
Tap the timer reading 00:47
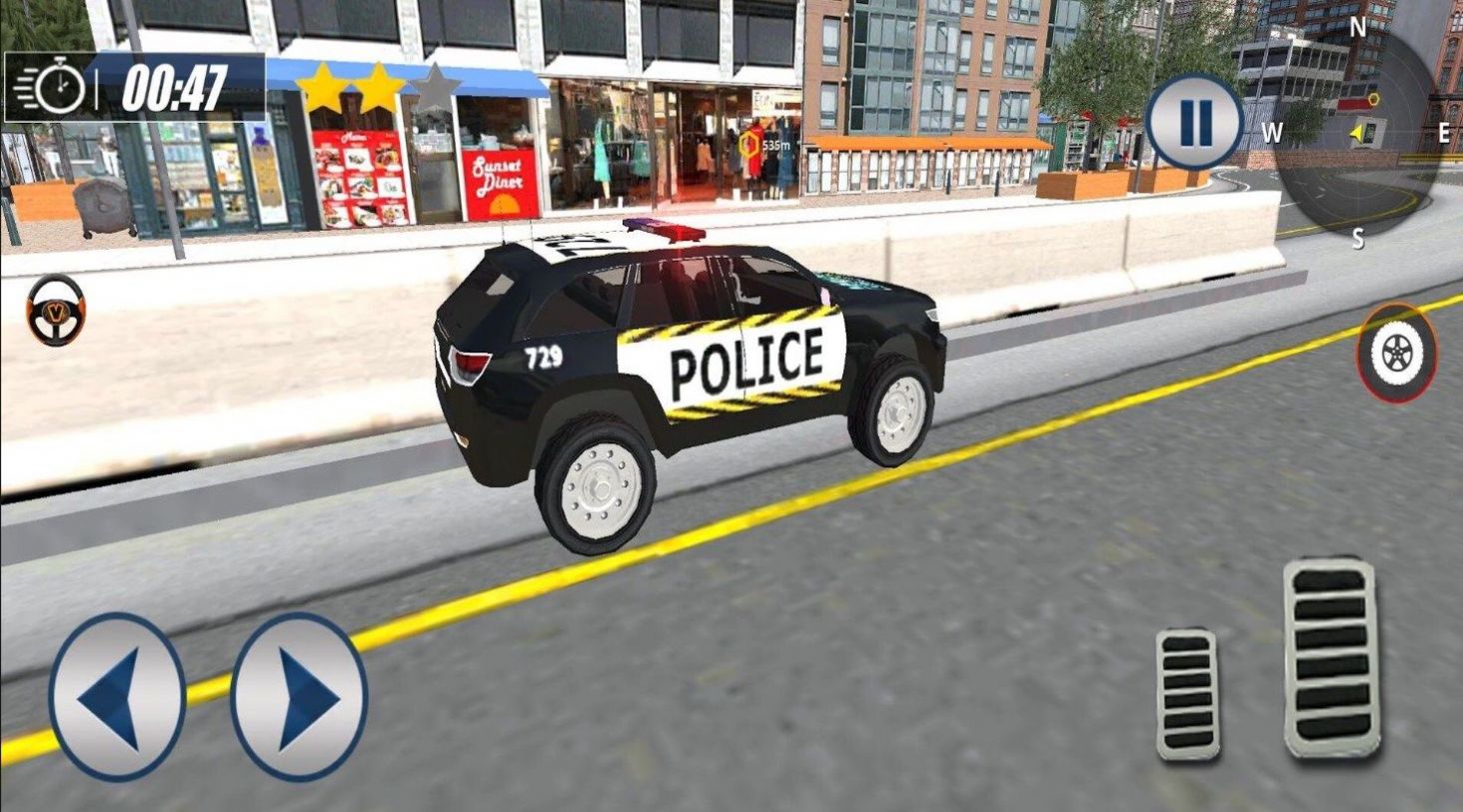(x=173, y=89)
